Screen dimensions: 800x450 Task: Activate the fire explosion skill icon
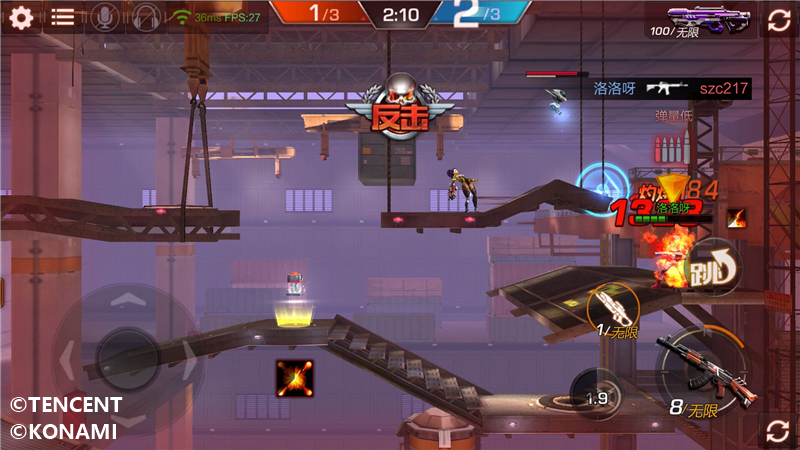[293, 376]
